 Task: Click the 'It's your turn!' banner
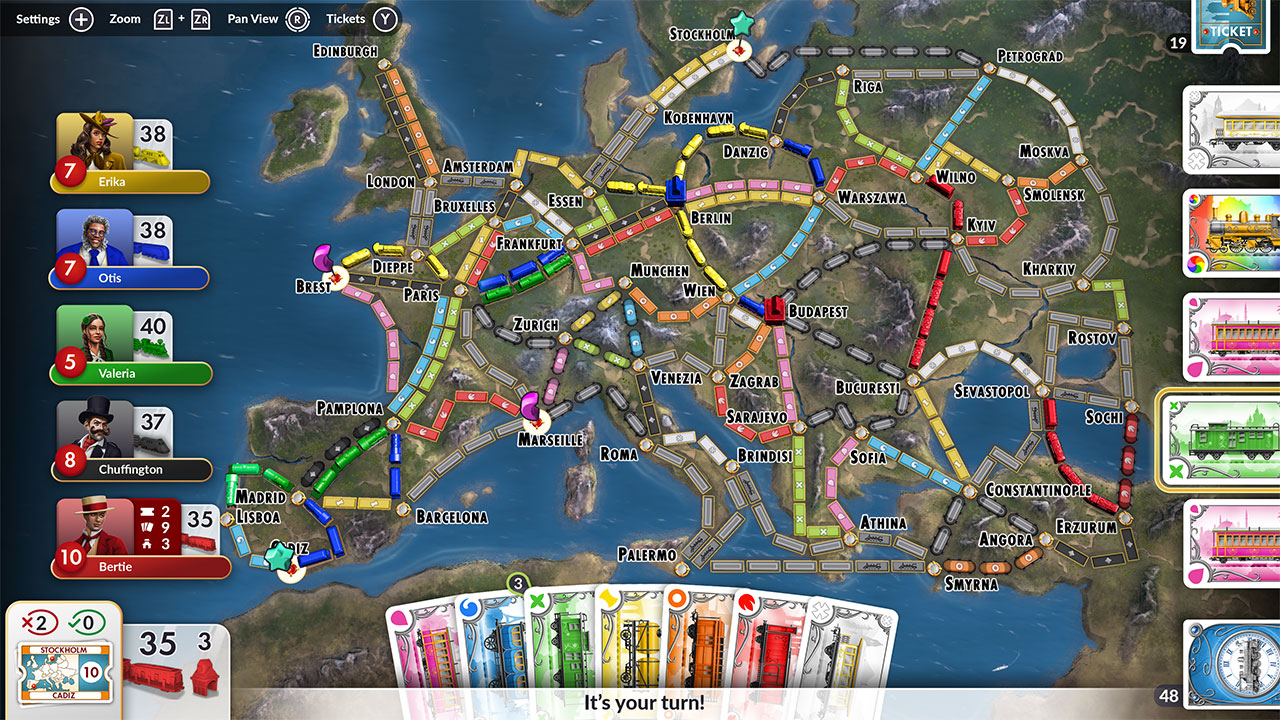point(645,701)
